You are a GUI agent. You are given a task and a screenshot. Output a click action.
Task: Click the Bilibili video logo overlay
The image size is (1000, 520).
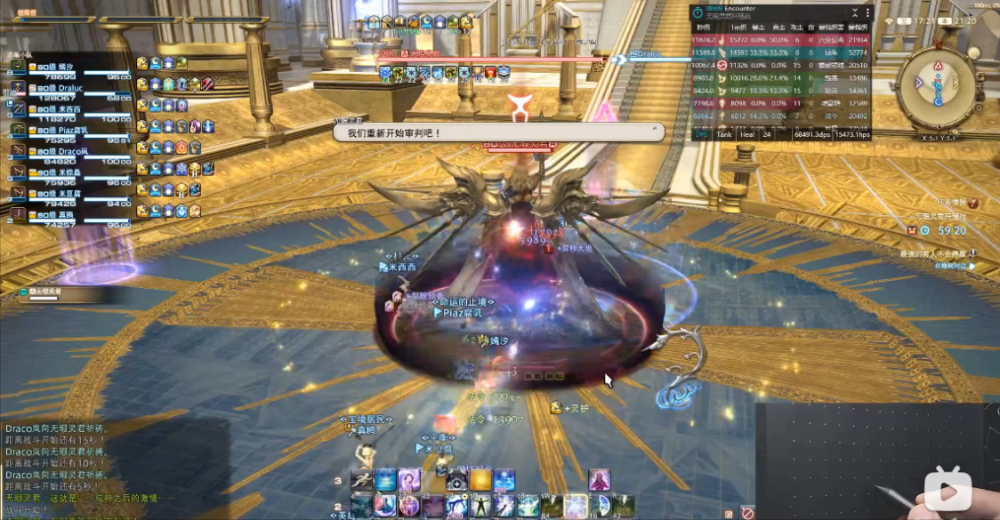click(947, 490)
